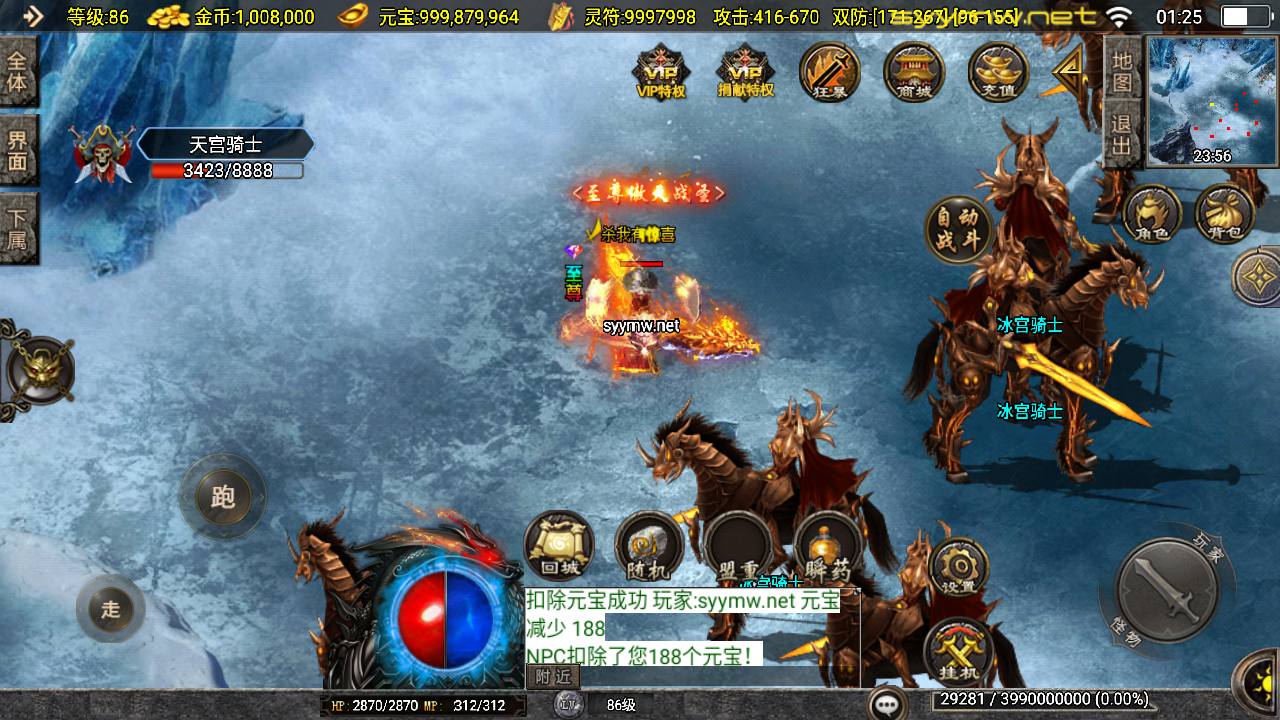This screenshot has width=1280, height=720.
Task: Open the 捐献特权 donation VIP icon
Action: click(x=746, y=72)
